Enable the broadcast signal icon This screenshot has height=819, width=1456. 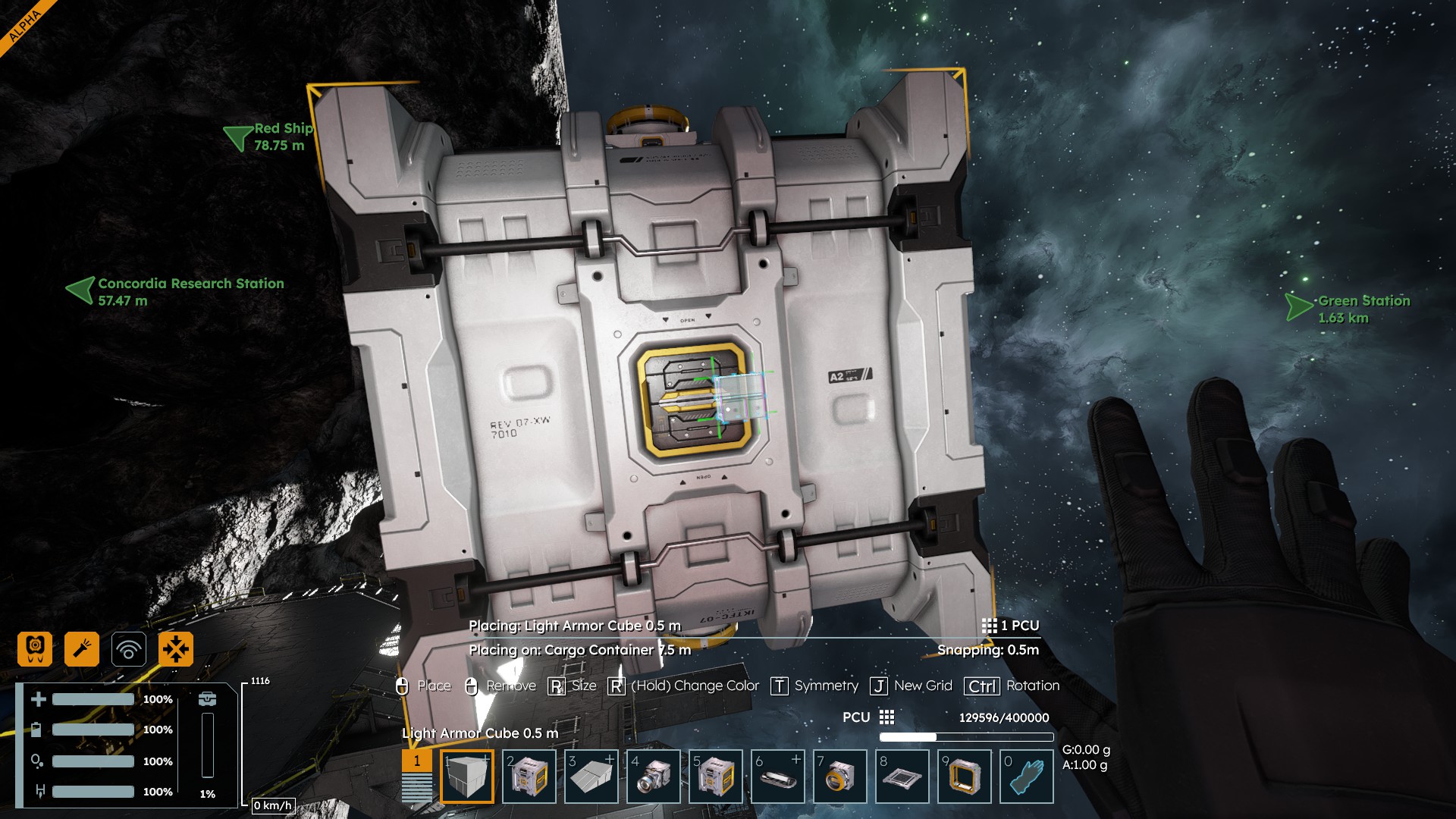129,649
